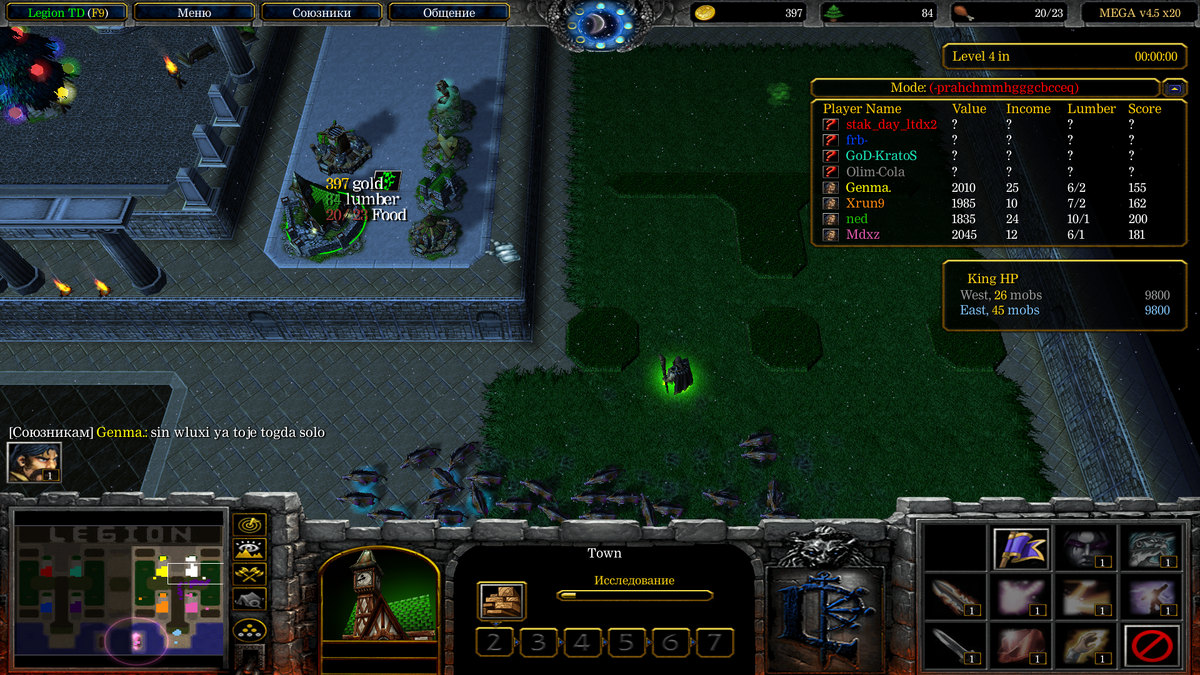Open the formation movement toggle button

click(249, 630)
